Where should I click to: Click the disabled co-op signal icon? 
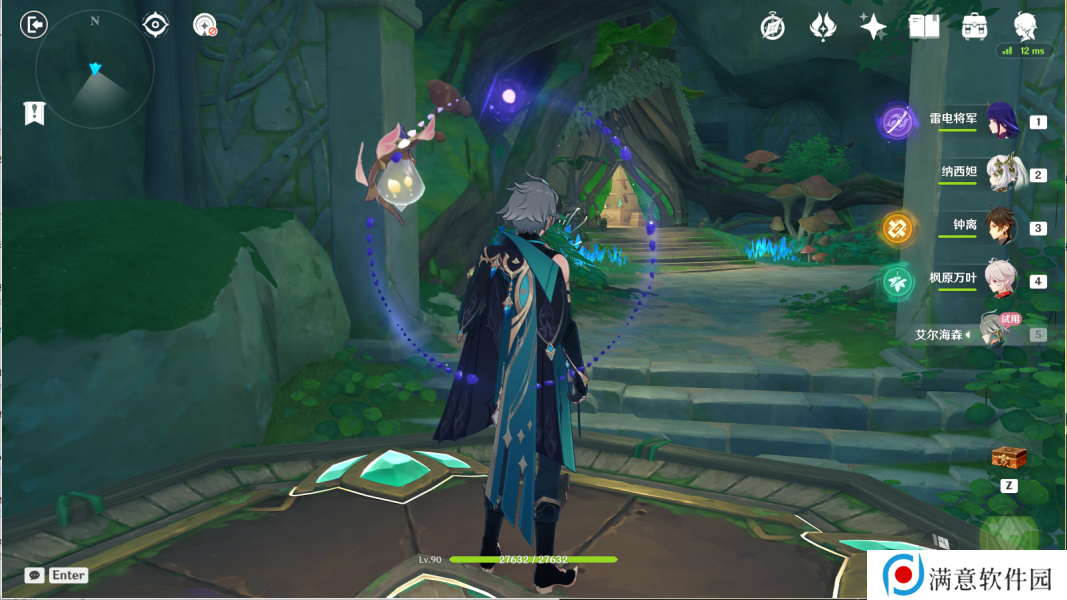point(205,25)
